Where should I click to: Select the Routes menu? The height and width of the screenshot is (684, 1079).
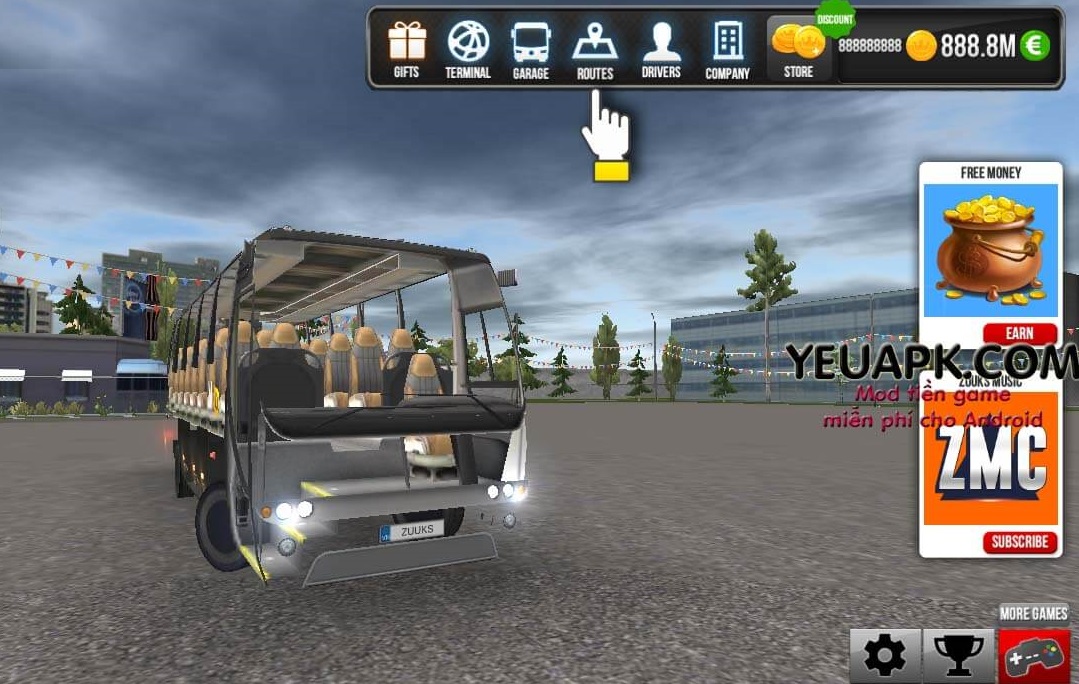click(x=595, y=50)
